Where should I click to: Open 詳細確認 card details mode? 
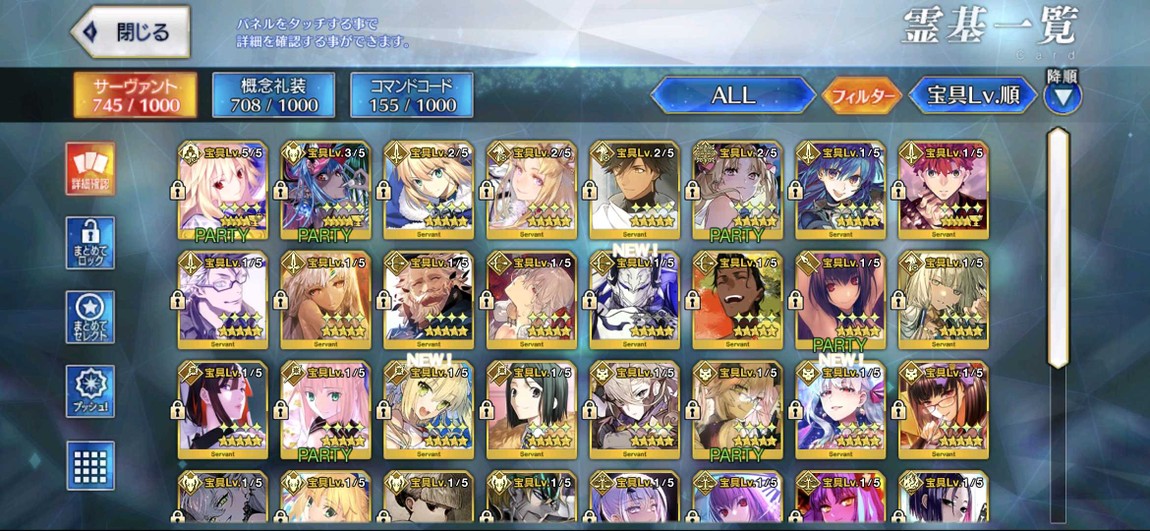click(90, 168)
